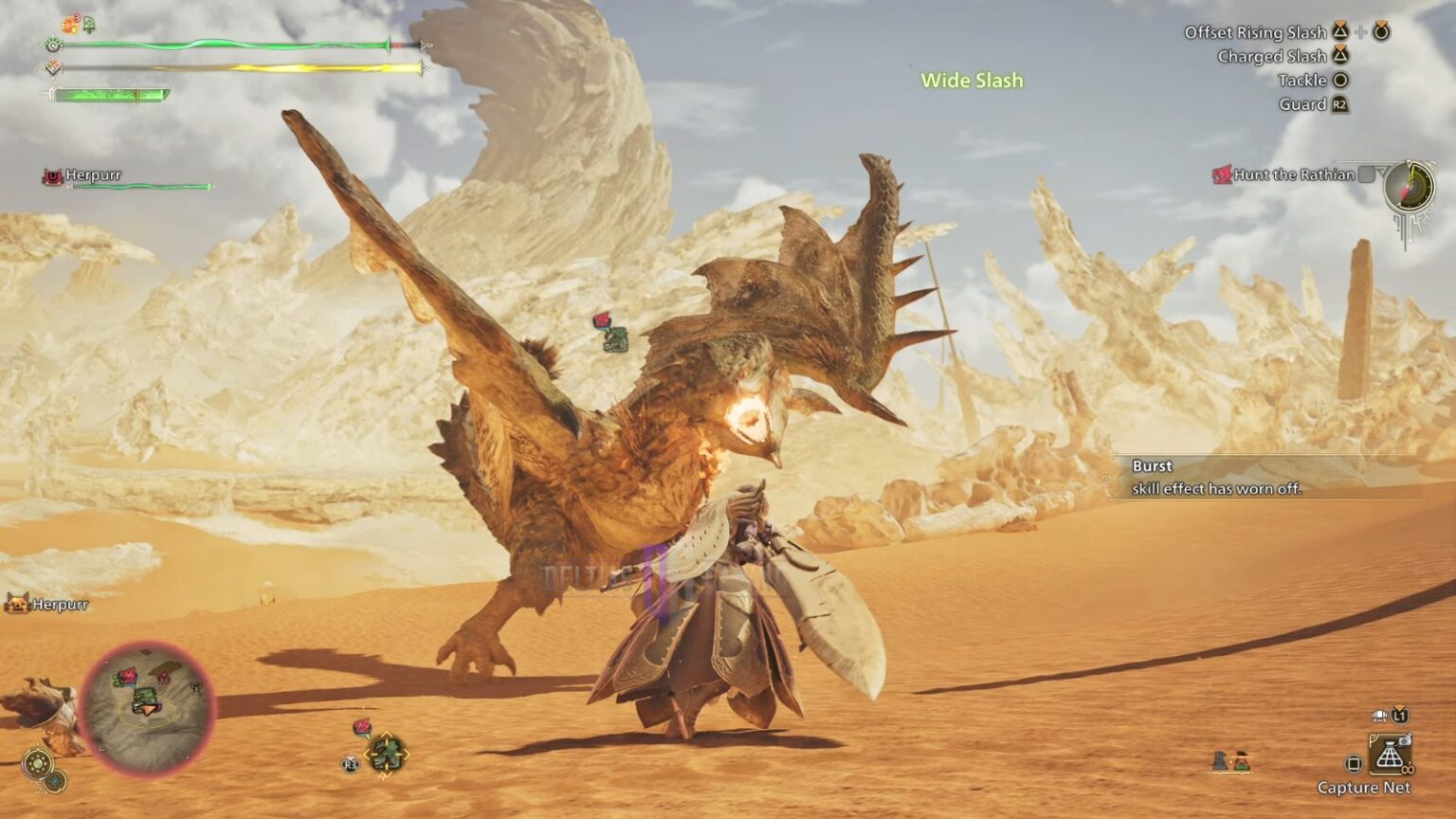Image resolution: width=1456 pixels, height=819 pixels.
Task: Open the Herpurr palico face icon
Action: 18,604
